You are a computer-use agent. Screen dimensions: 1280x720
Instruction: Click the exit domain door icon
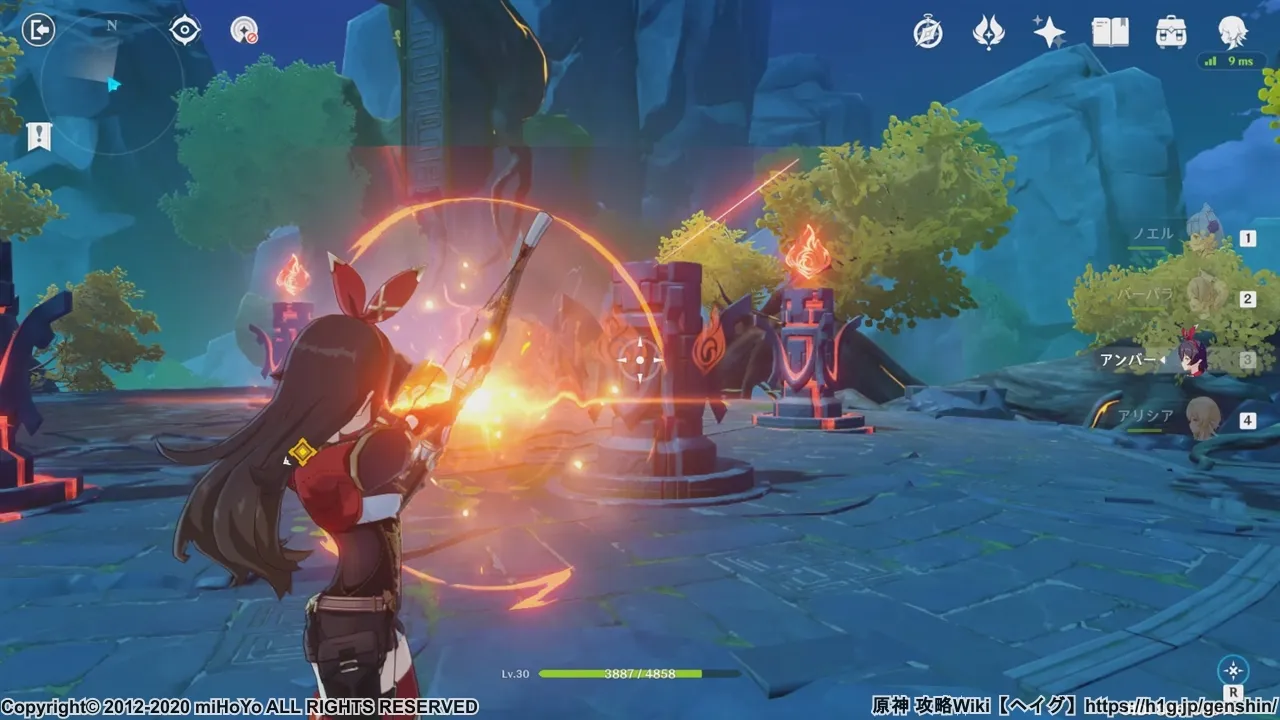[x=38, y=31]
